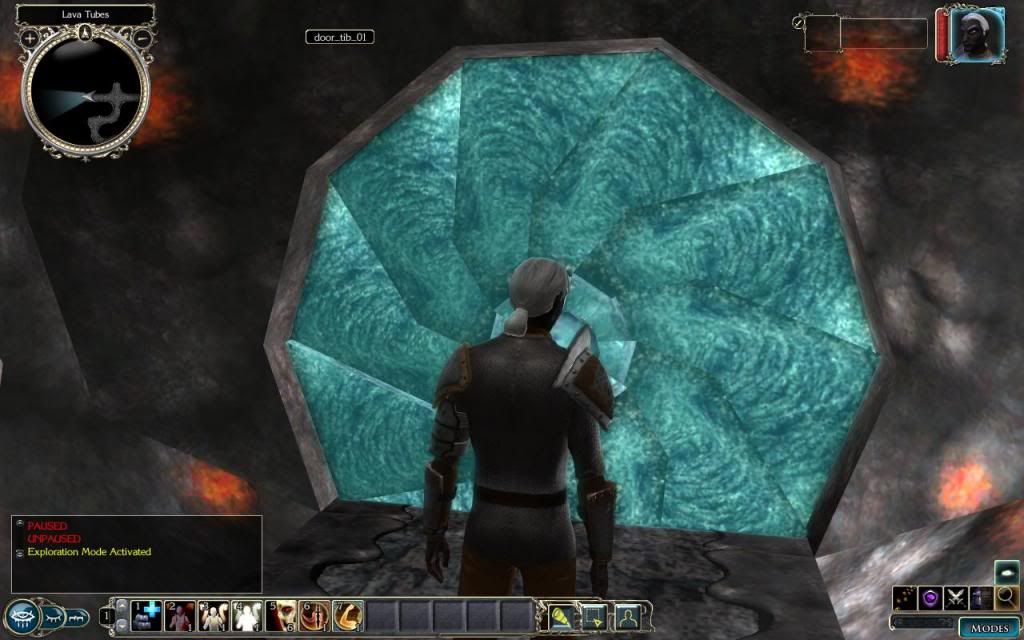Open the character silhouette panel button
Image resolution: width=1024 pixels, height=640 pixels.
[626, 616]
